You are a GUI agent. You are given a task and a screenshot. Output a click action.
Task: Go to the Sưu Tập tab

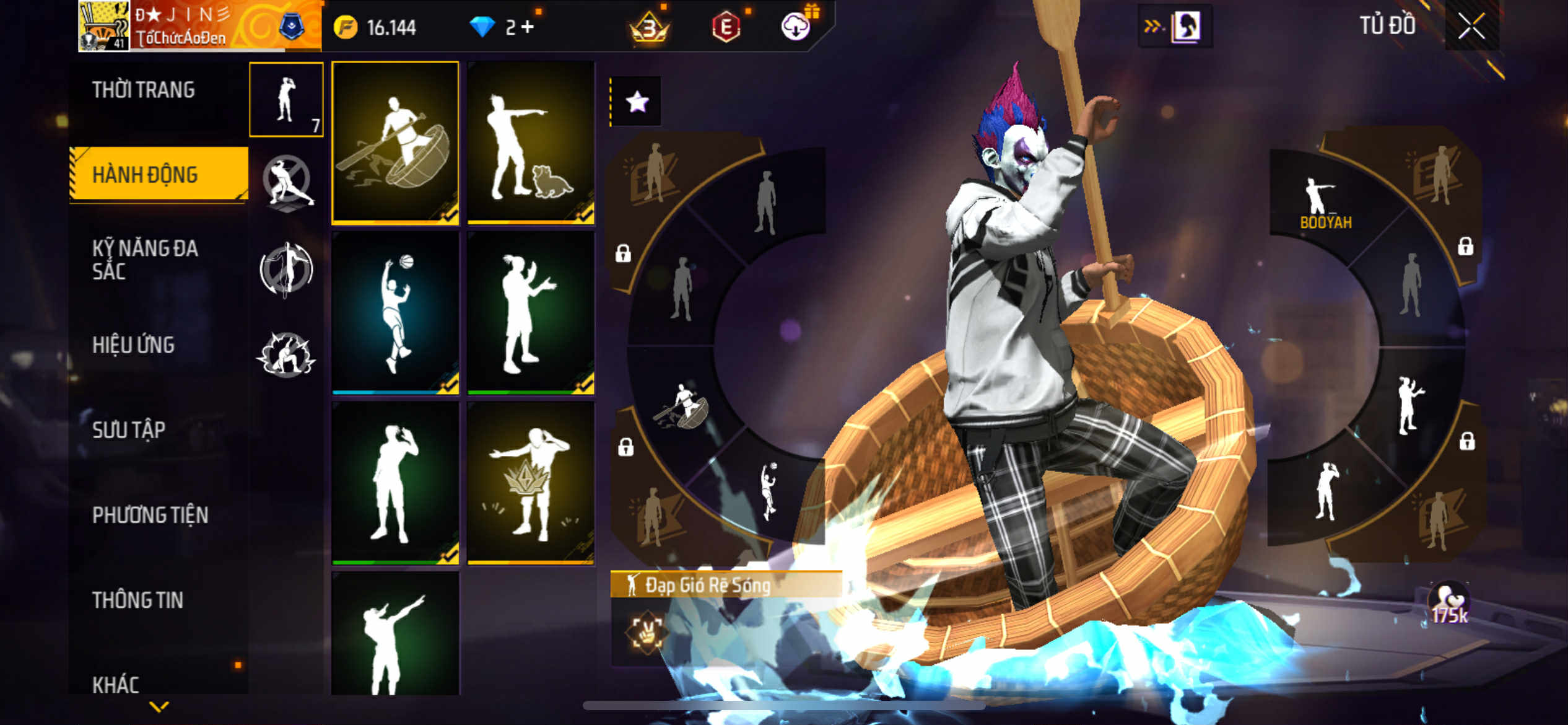129,430
